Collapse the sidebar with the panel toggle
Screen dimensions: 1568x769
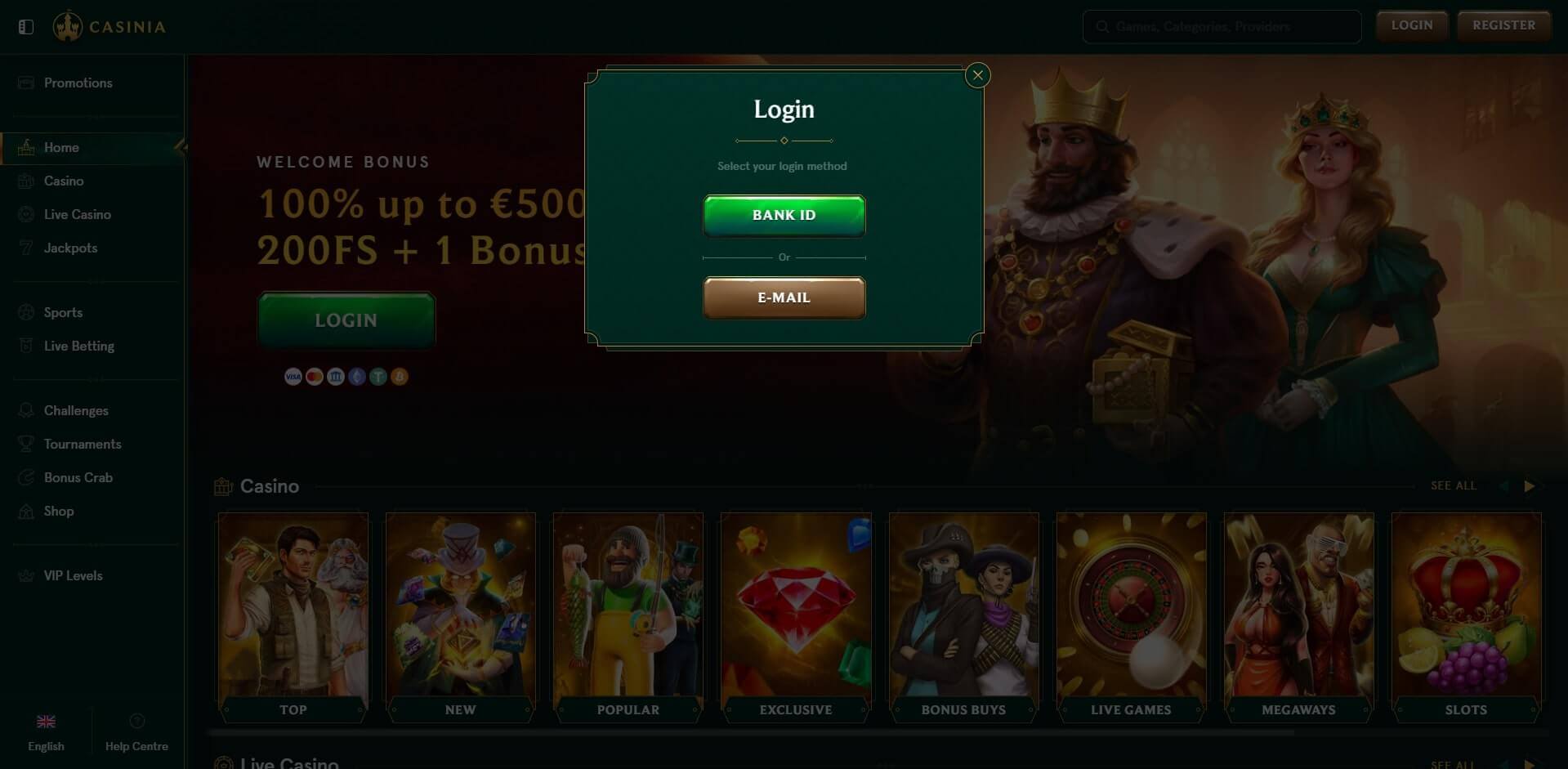coord(25,25)
